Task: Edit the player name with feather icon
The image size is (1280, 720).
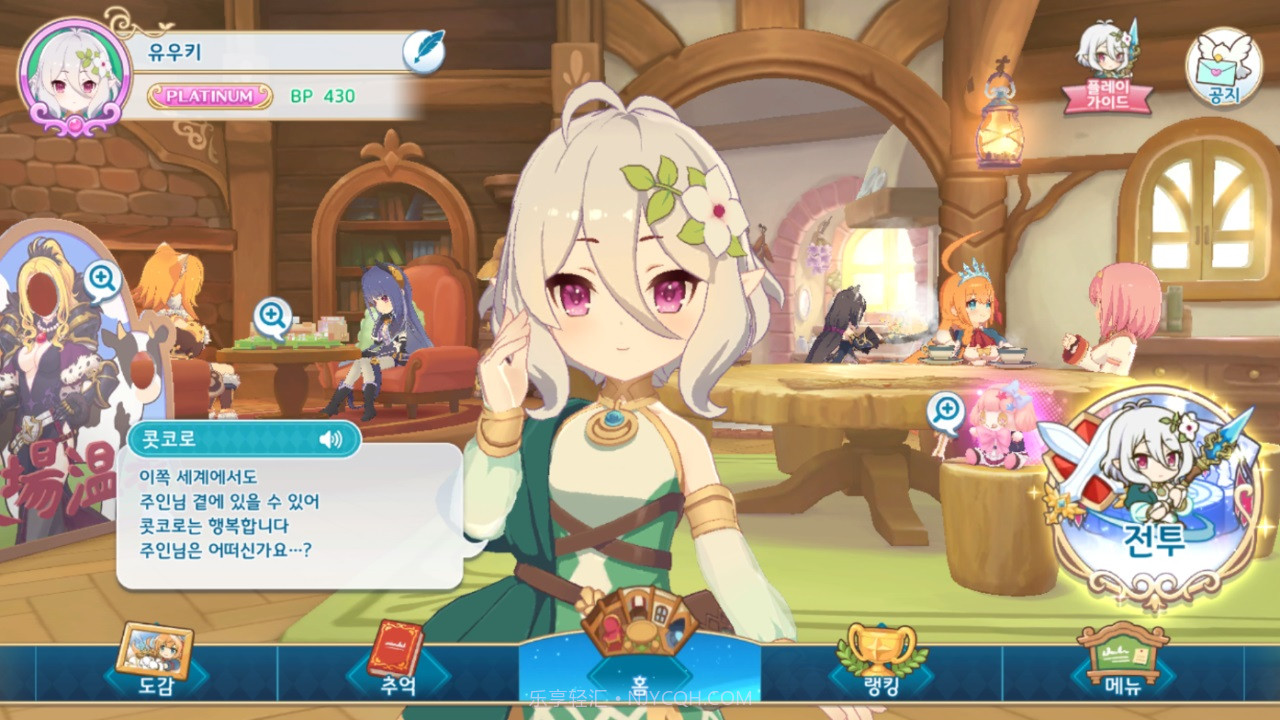Action: (x=423, y=51)
